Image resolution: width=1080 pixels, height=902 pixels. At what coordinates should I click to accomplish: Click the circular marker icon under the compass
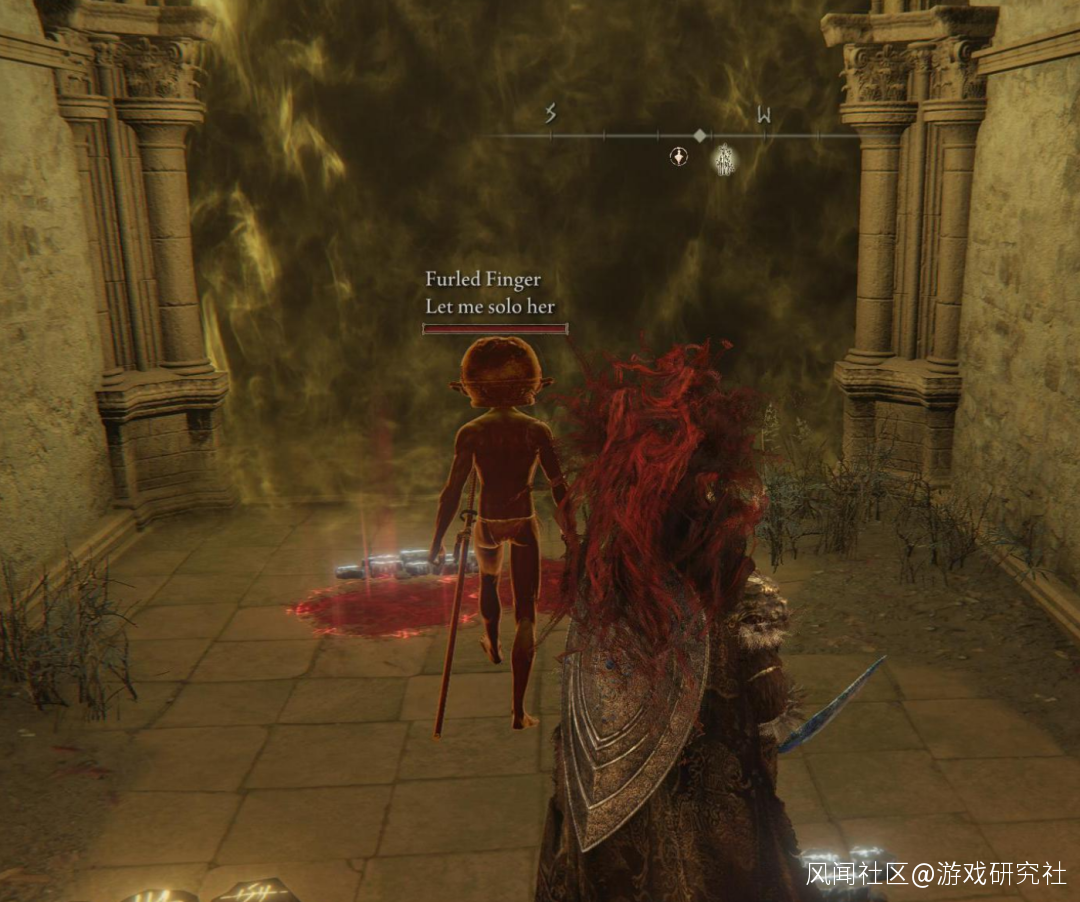(679, 156)
